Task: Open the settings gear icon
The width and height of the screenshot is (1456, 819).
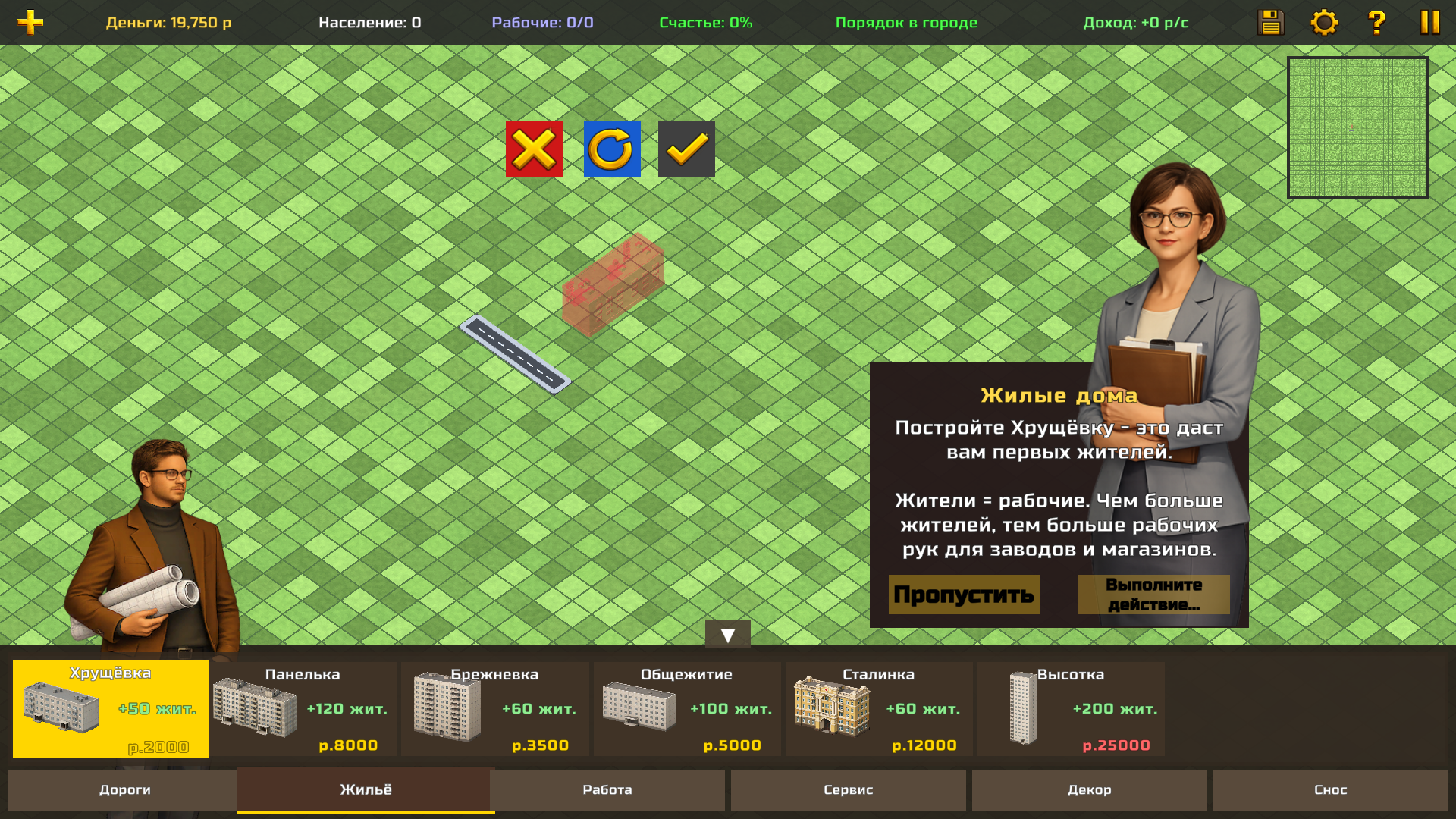Action: click(1325, 22)
